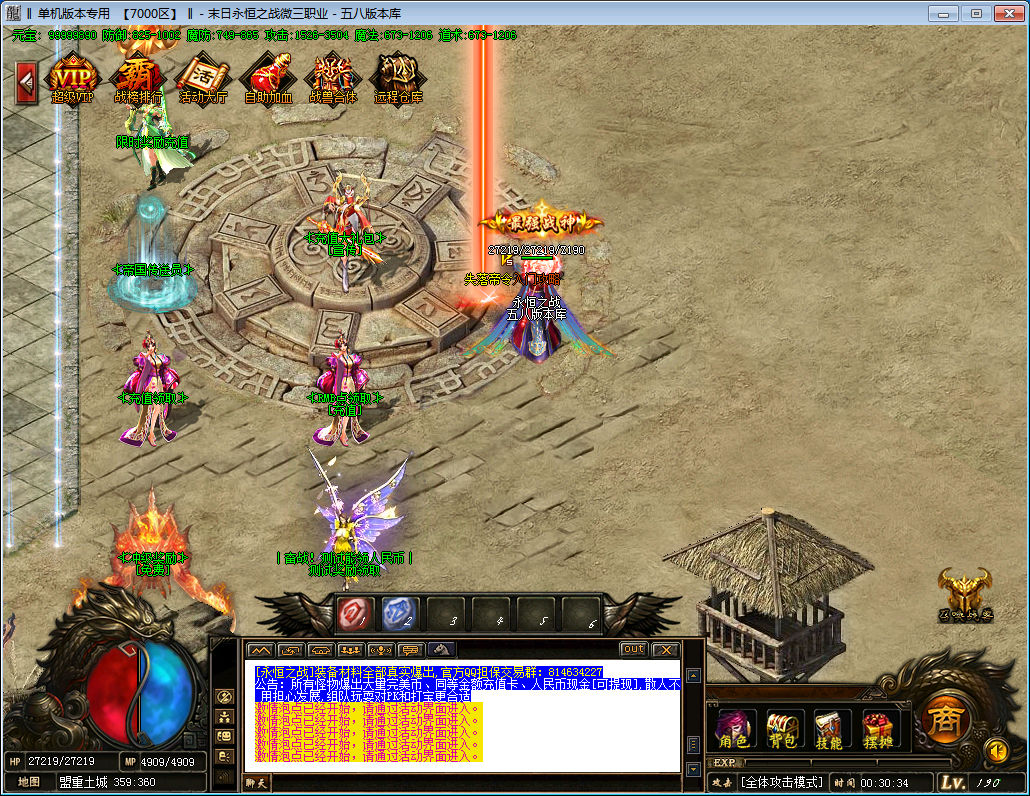1030x796 pixels.
Task: Close the chat panel with the X
Action: tap(665, 649)
